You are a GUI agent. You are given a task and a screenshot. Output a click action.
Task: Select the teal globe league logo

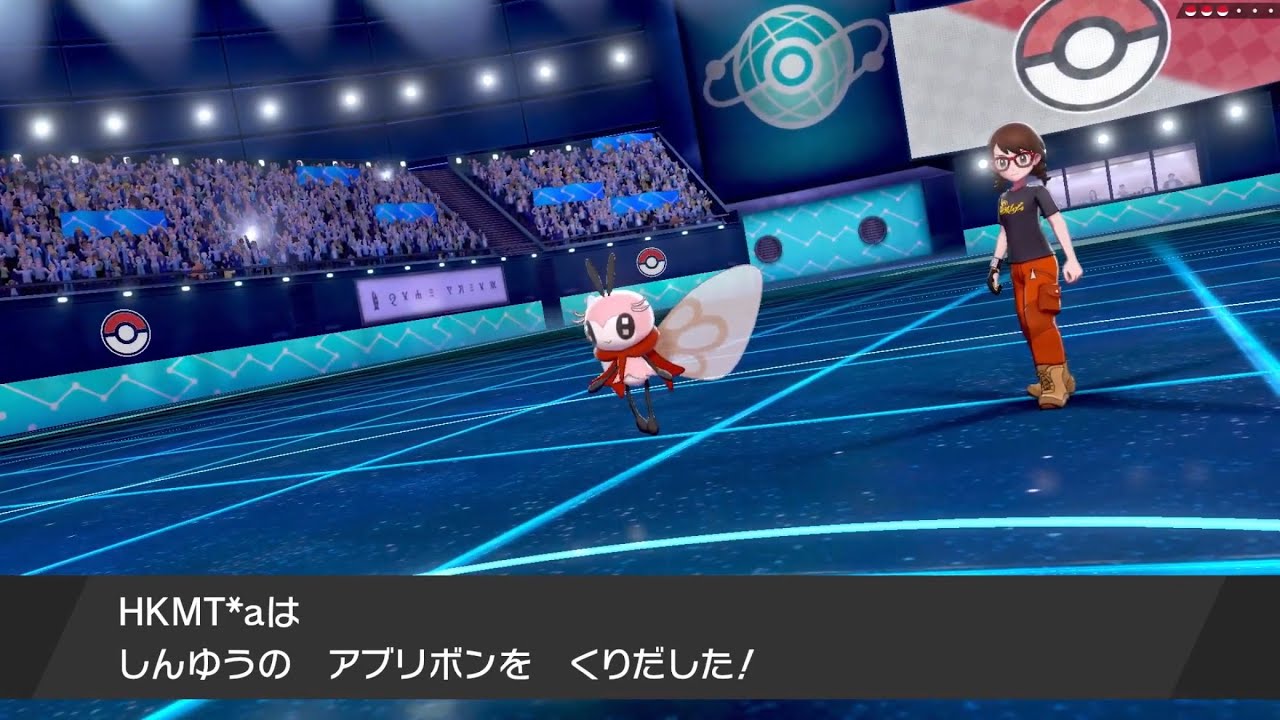(789, 62)
